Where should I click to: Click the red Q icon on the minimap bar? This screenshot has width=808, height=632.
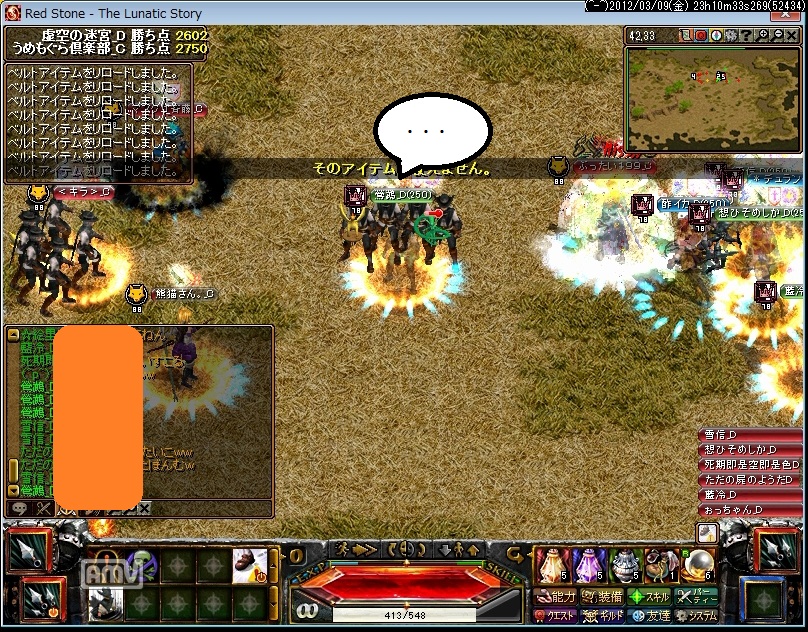point(701,36)
